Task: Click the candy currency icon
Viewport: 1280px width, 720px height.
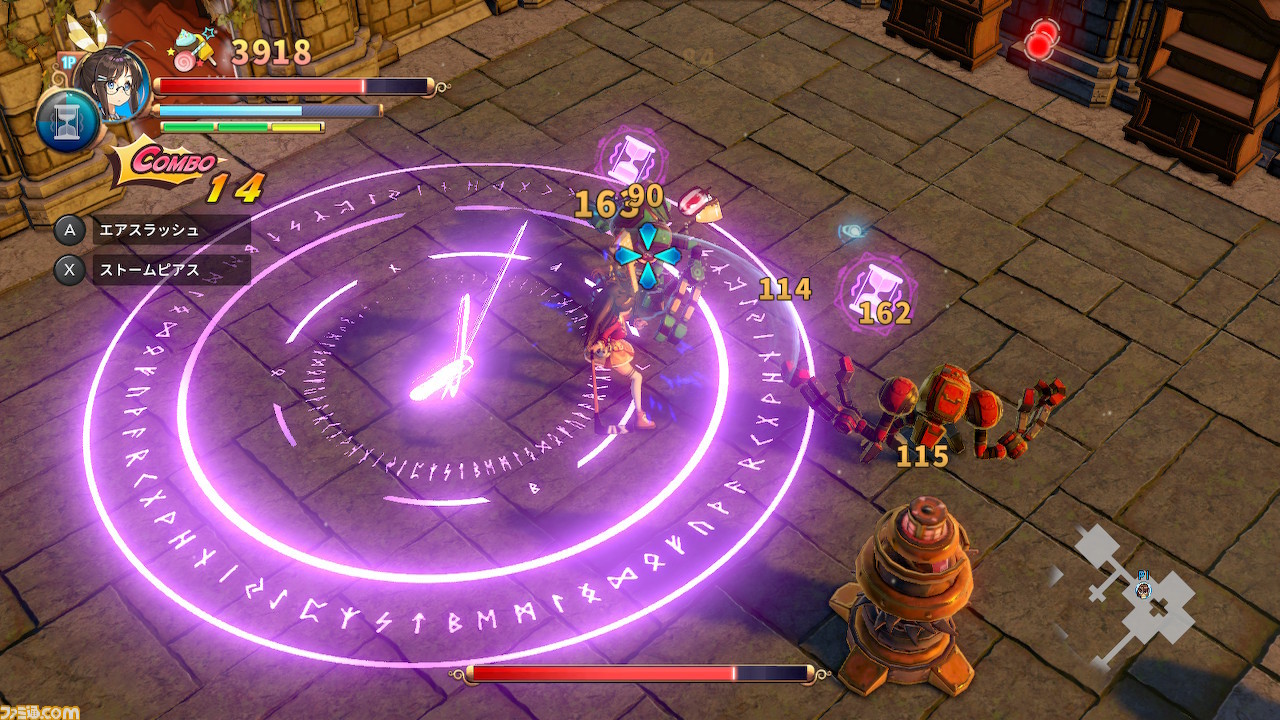Action: tap(196, 48)
